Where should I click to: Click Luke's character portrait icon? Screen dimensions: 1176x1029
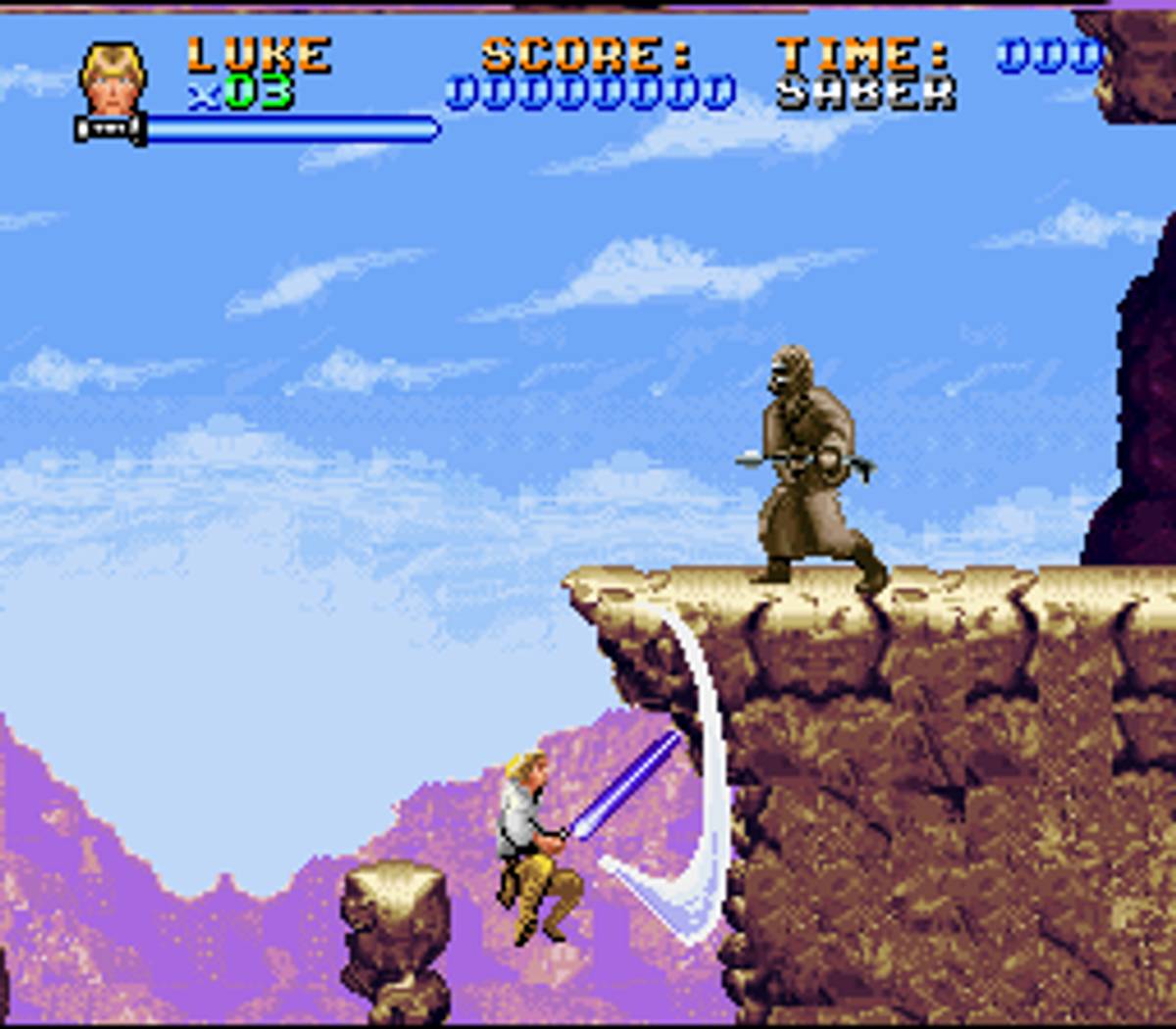[114, 78]
